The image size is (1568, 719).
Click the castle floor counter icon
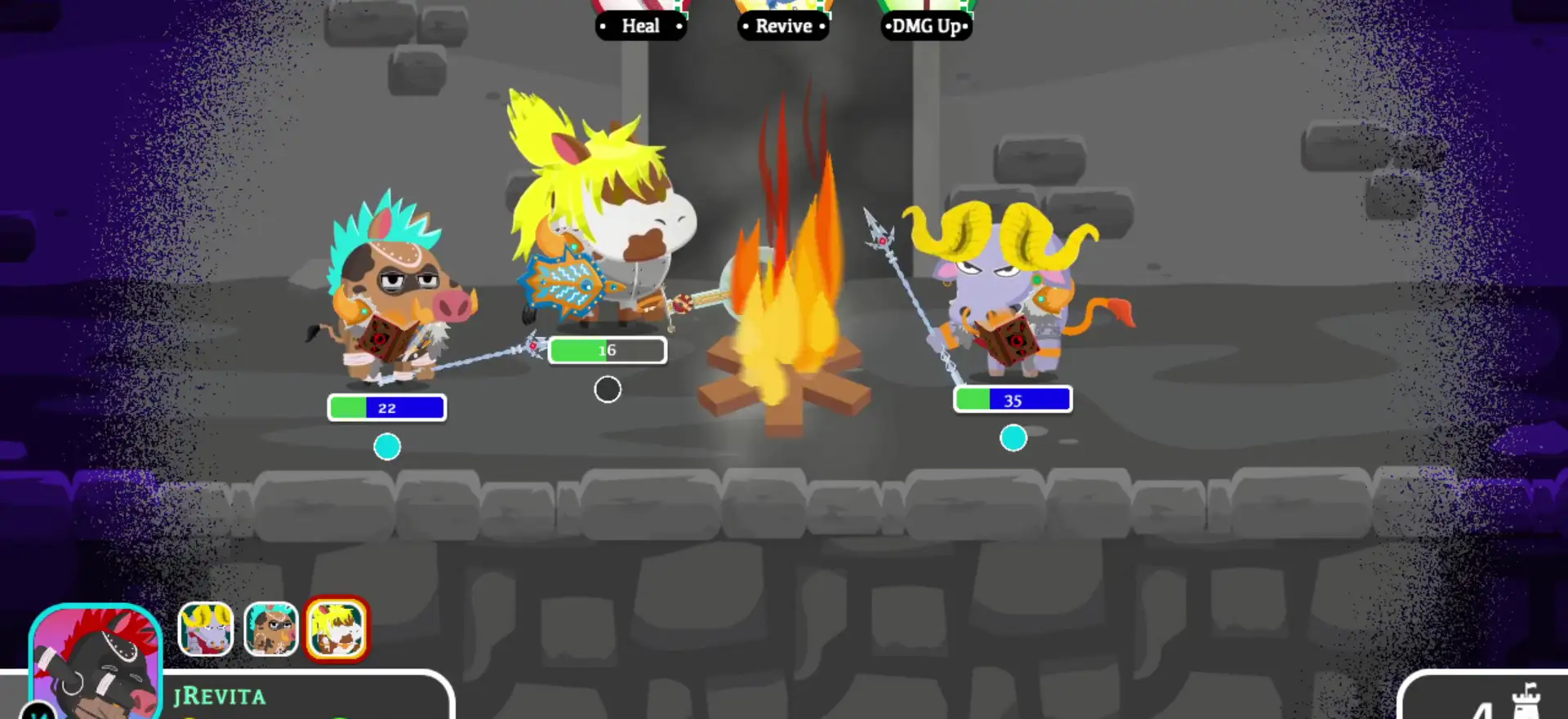point(1524,702)
